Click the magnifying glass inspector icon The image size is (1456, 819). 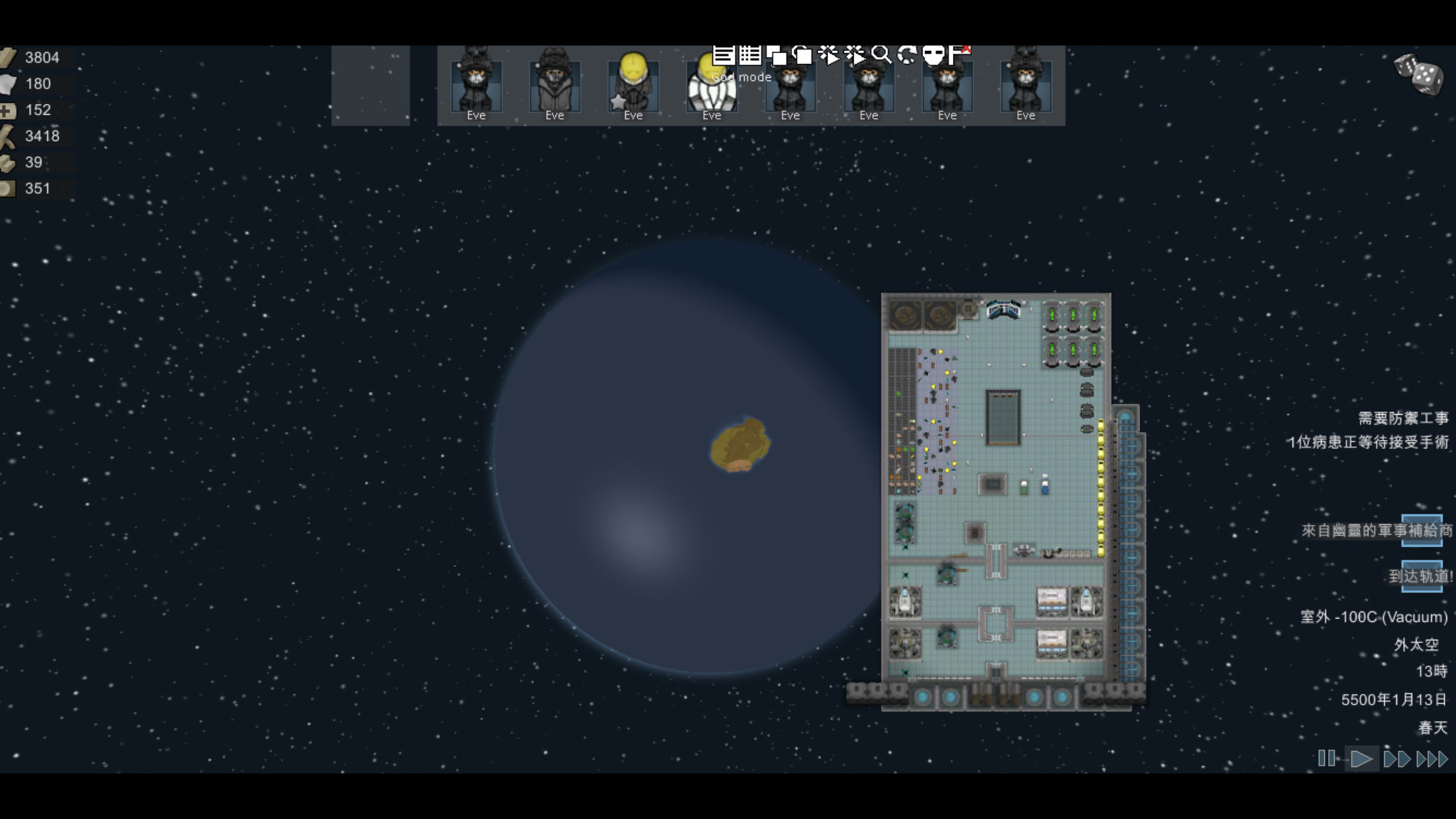click(881, 55)
